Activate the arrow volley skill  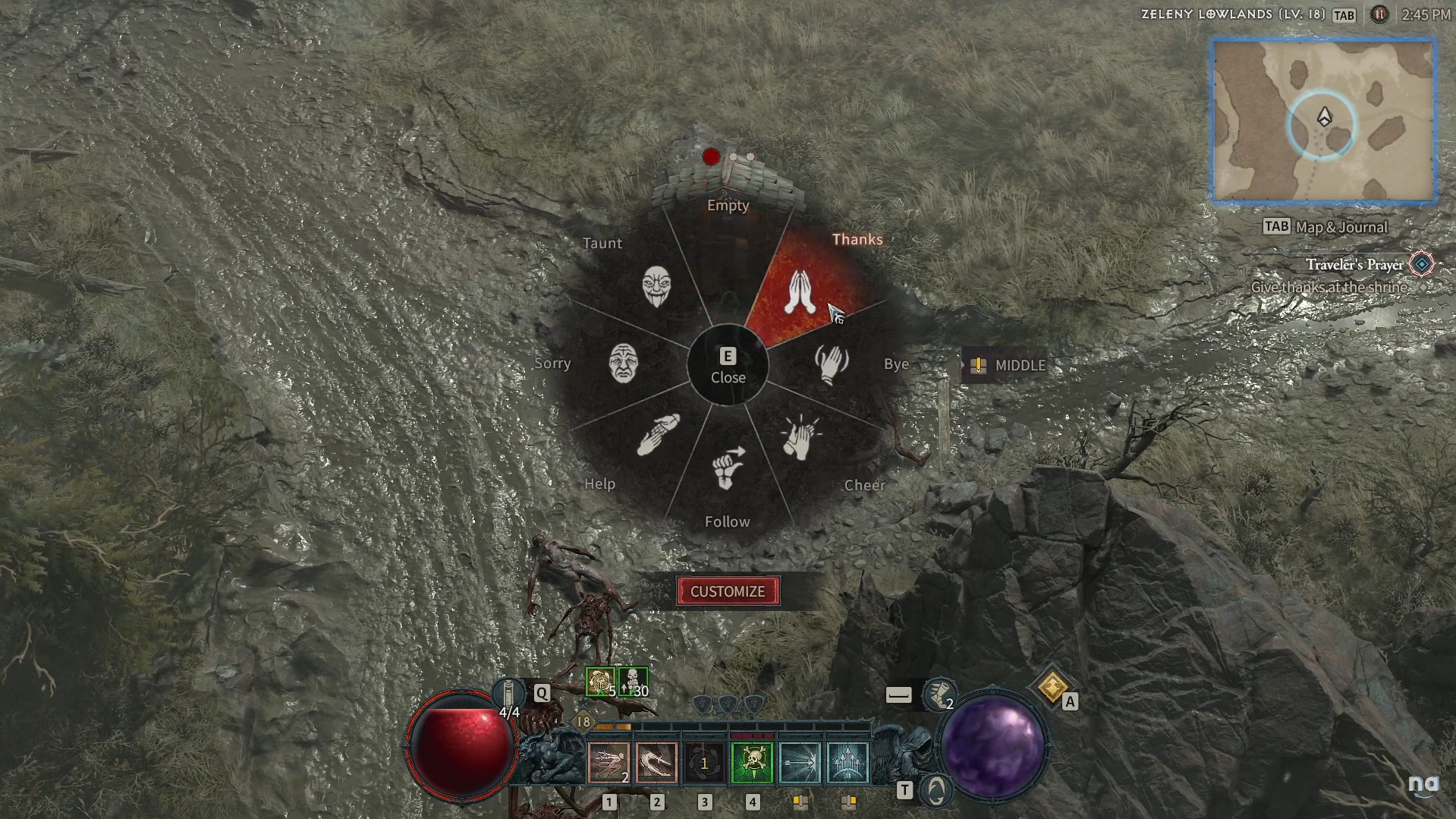point(847,762)
